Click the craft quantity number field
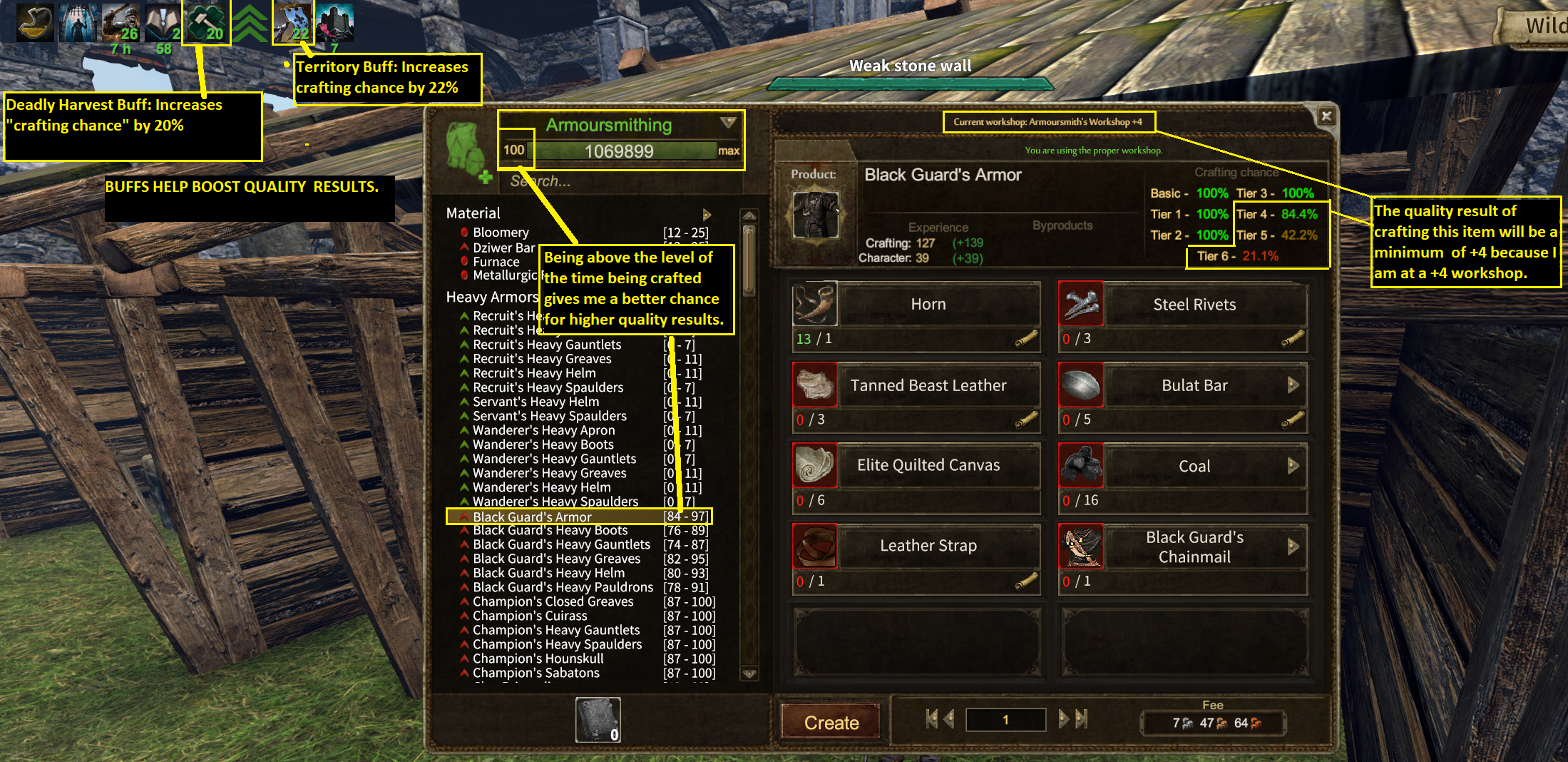The height and width of the screenshot is (762, 1568). pyautogui.click(x=1005, y=720)
